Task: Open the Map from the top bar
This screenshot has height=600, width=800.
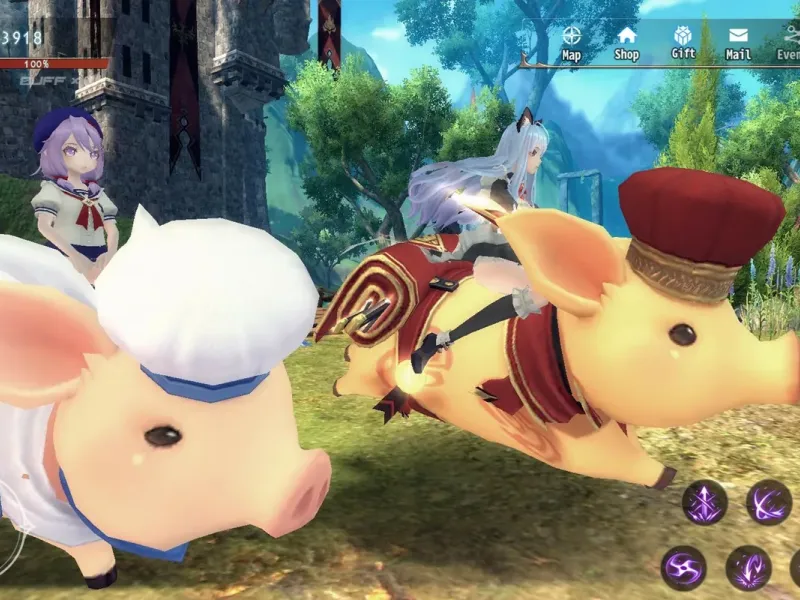Action: (x=571, y=42)
